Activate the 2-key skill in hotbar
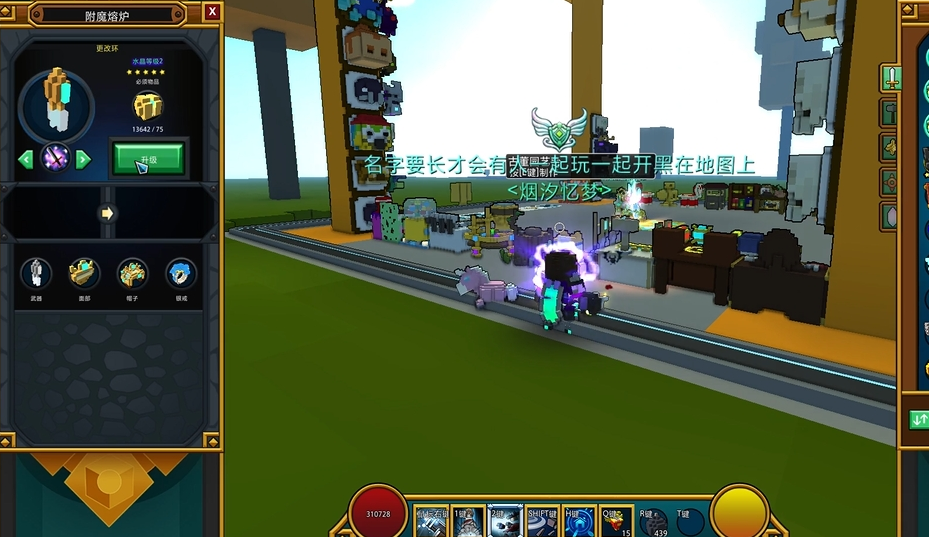This screenshot has height=537, width=929. pos(505,520)
